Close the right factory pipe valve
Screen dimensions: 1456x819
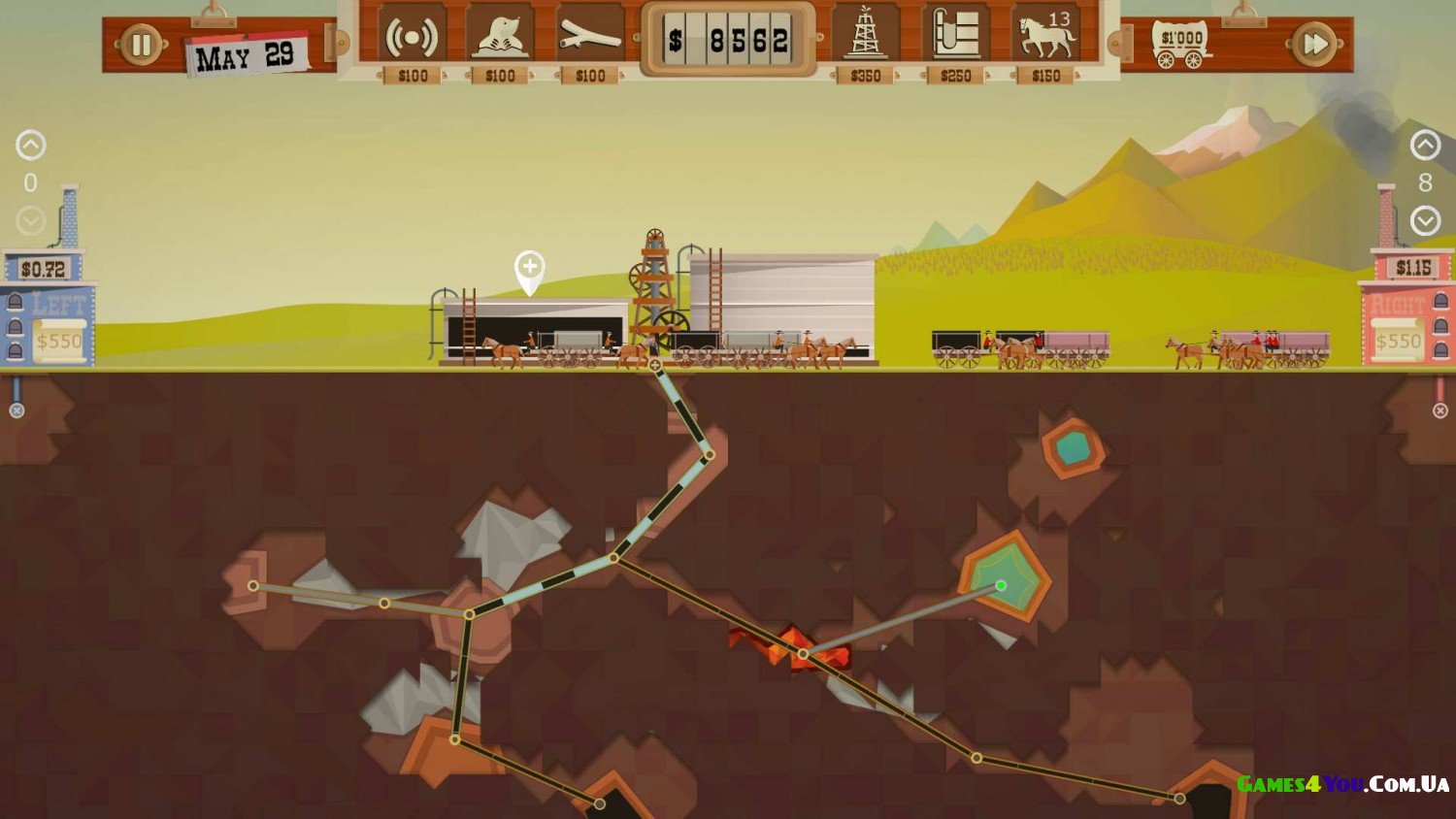(x=1440, y=410)
